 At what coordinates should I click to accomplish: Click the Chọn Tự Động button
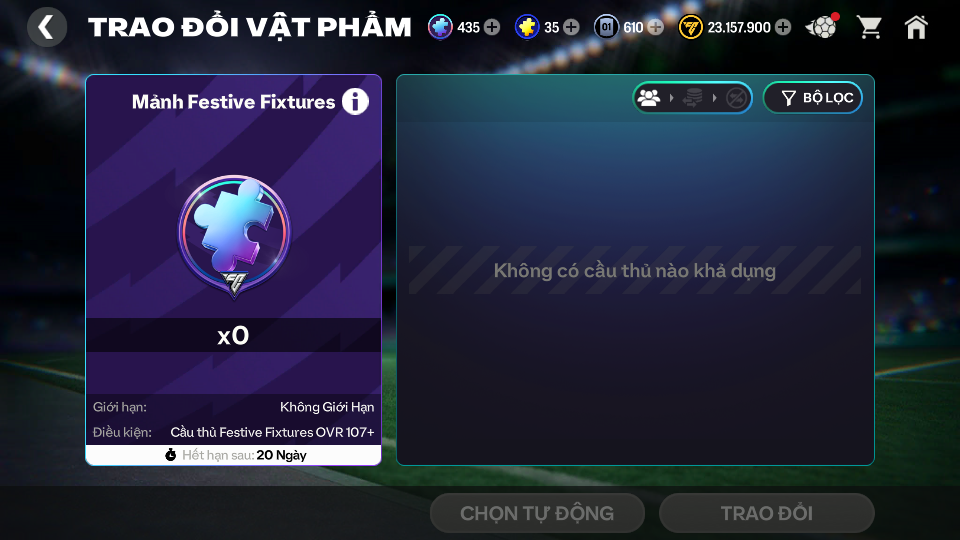point(537,513)
